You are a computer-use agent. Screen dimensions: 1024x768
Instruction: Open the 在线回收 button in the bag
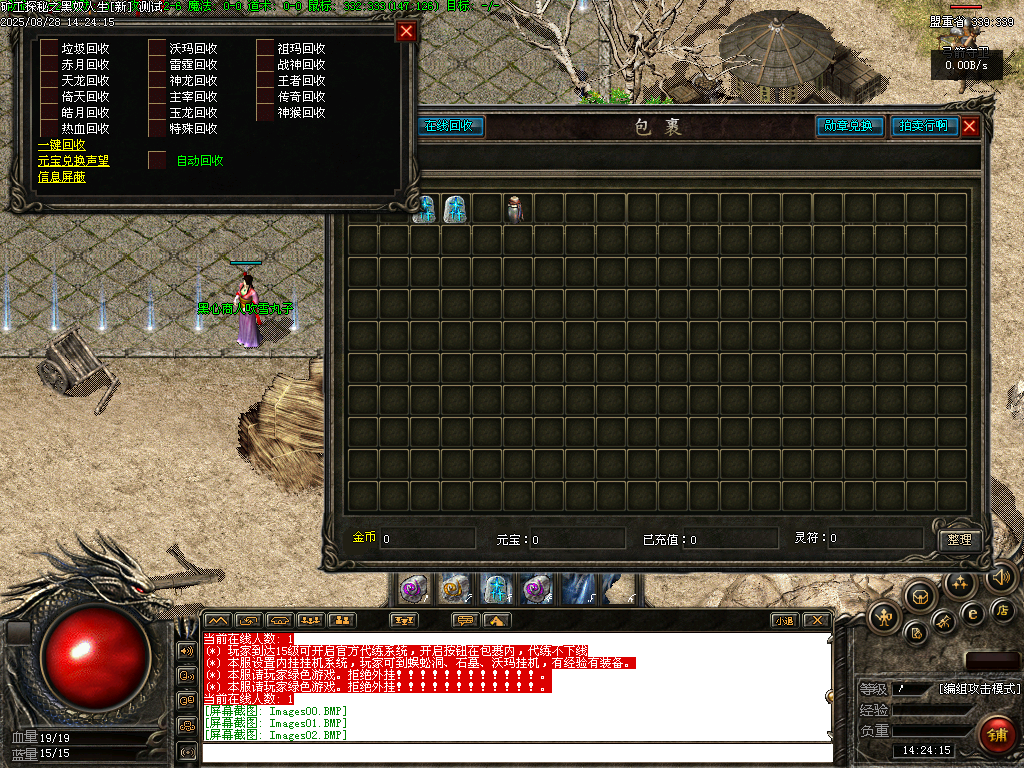coord(450,126)
